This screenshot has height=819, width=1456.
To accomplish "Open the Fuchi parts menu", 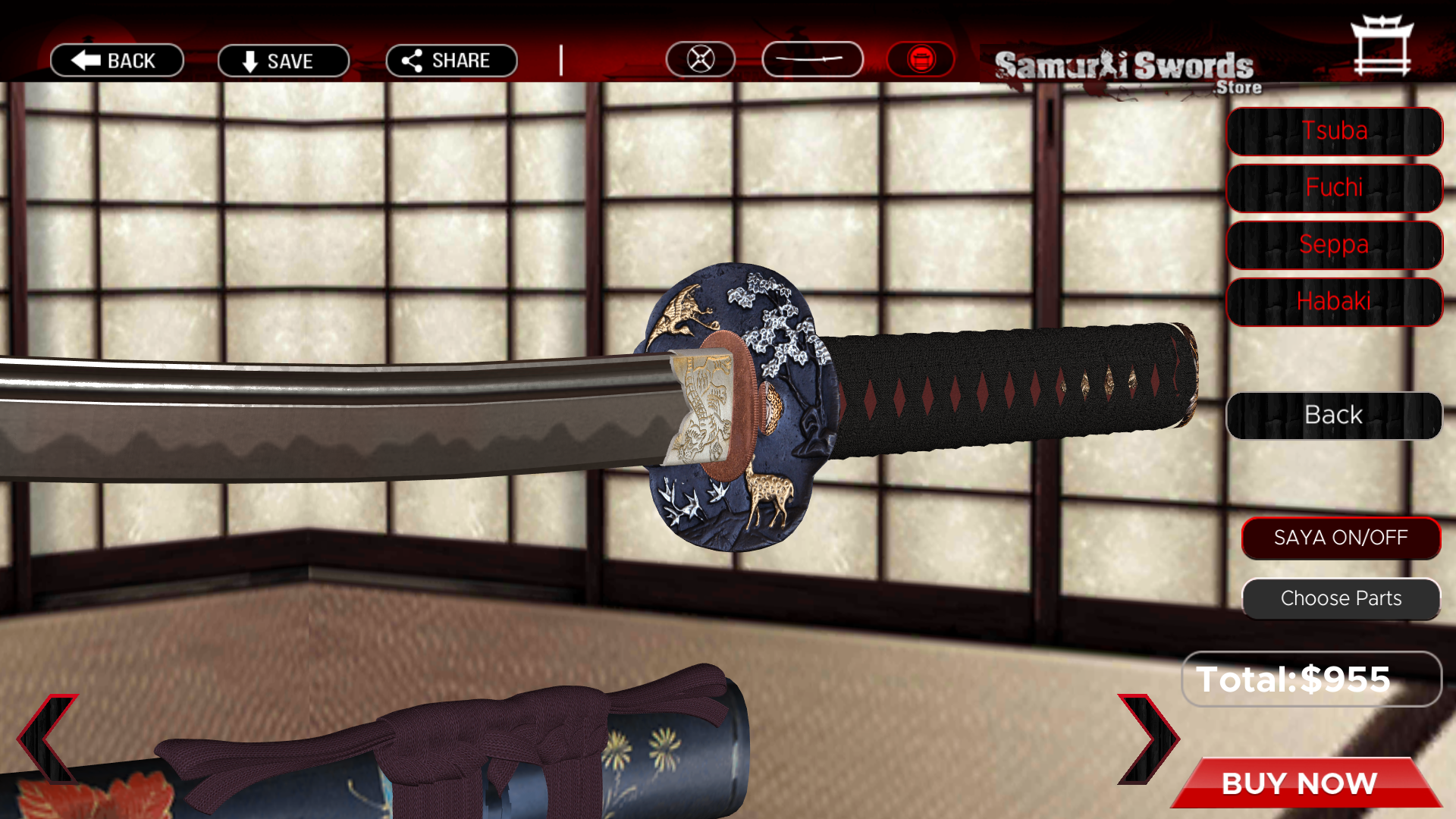I will tap(1333, 187).
